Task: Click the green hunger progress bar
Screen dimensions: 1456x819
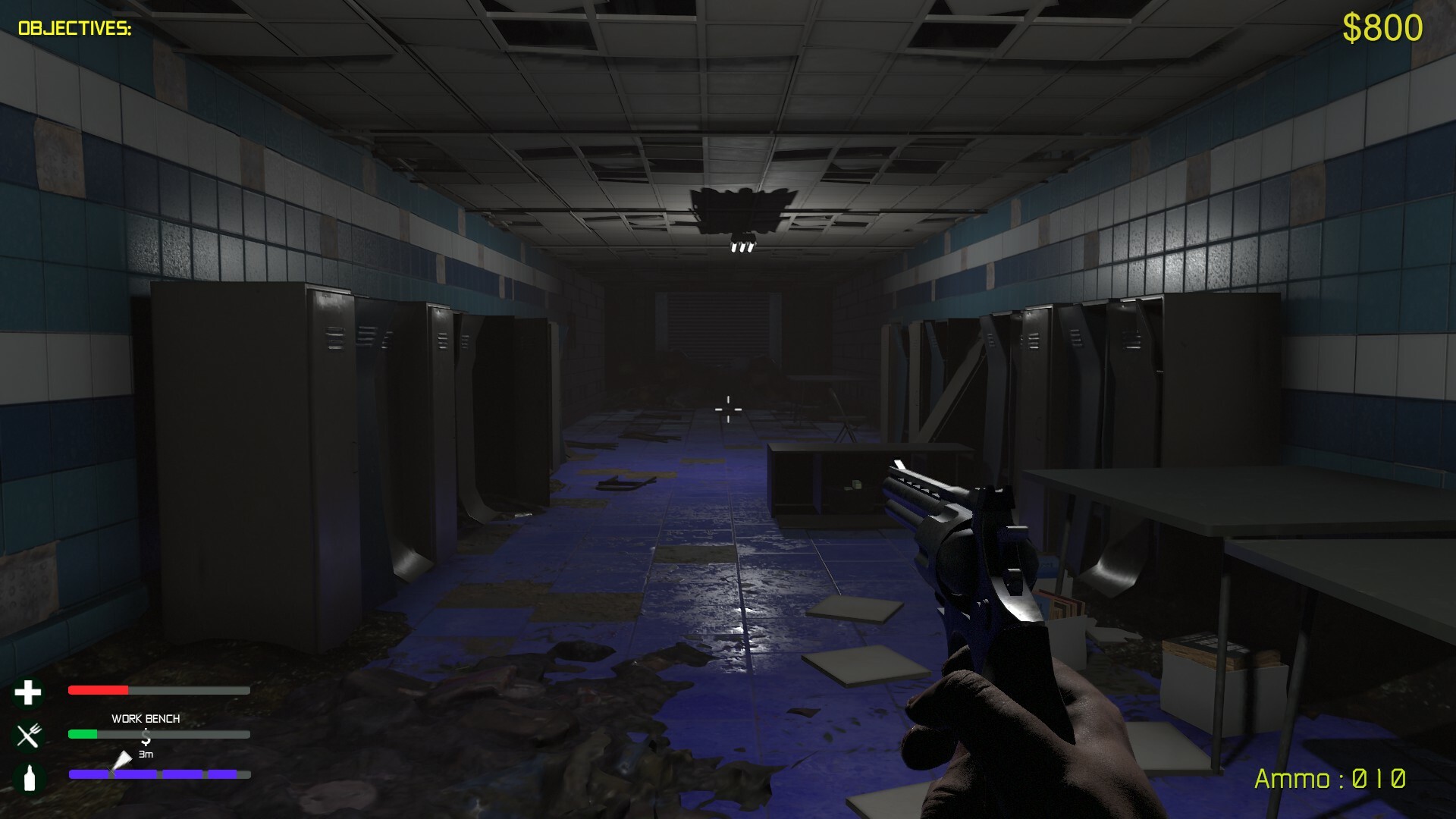Action: pyautogui.click(x=83, y=734)
